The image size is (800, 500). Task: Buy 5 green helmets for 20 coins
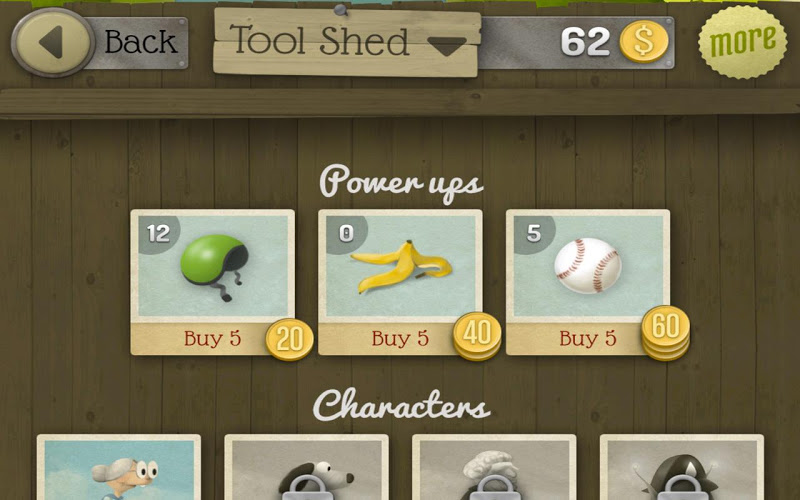212,339
